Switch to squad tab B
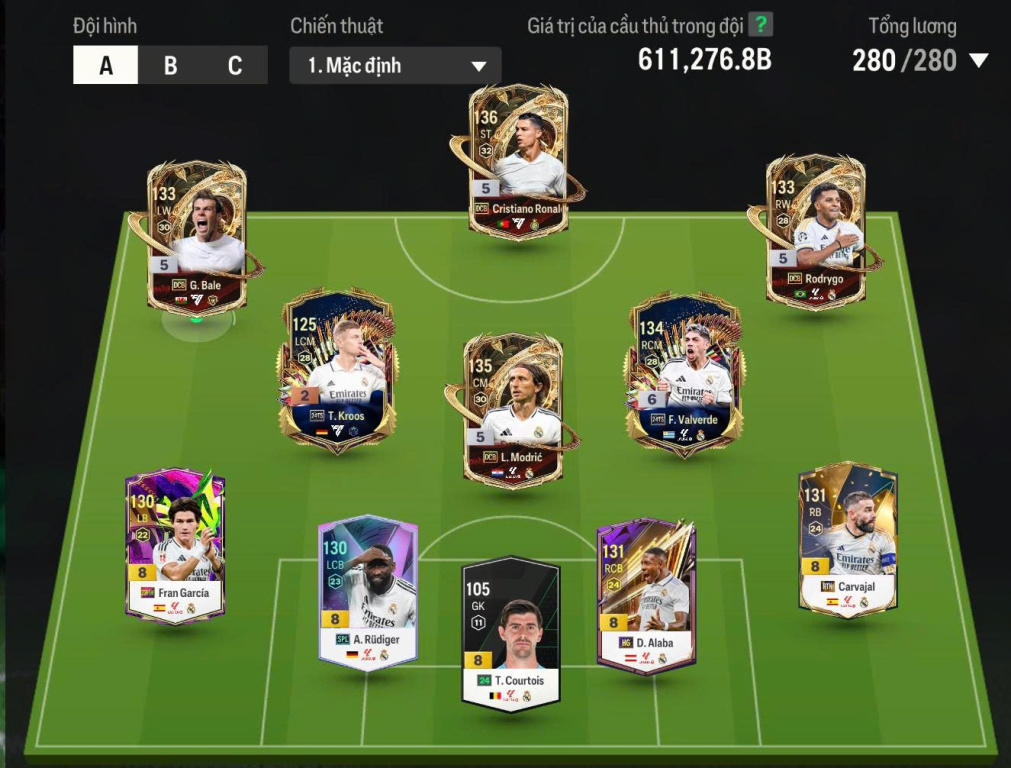 (171, 66)
